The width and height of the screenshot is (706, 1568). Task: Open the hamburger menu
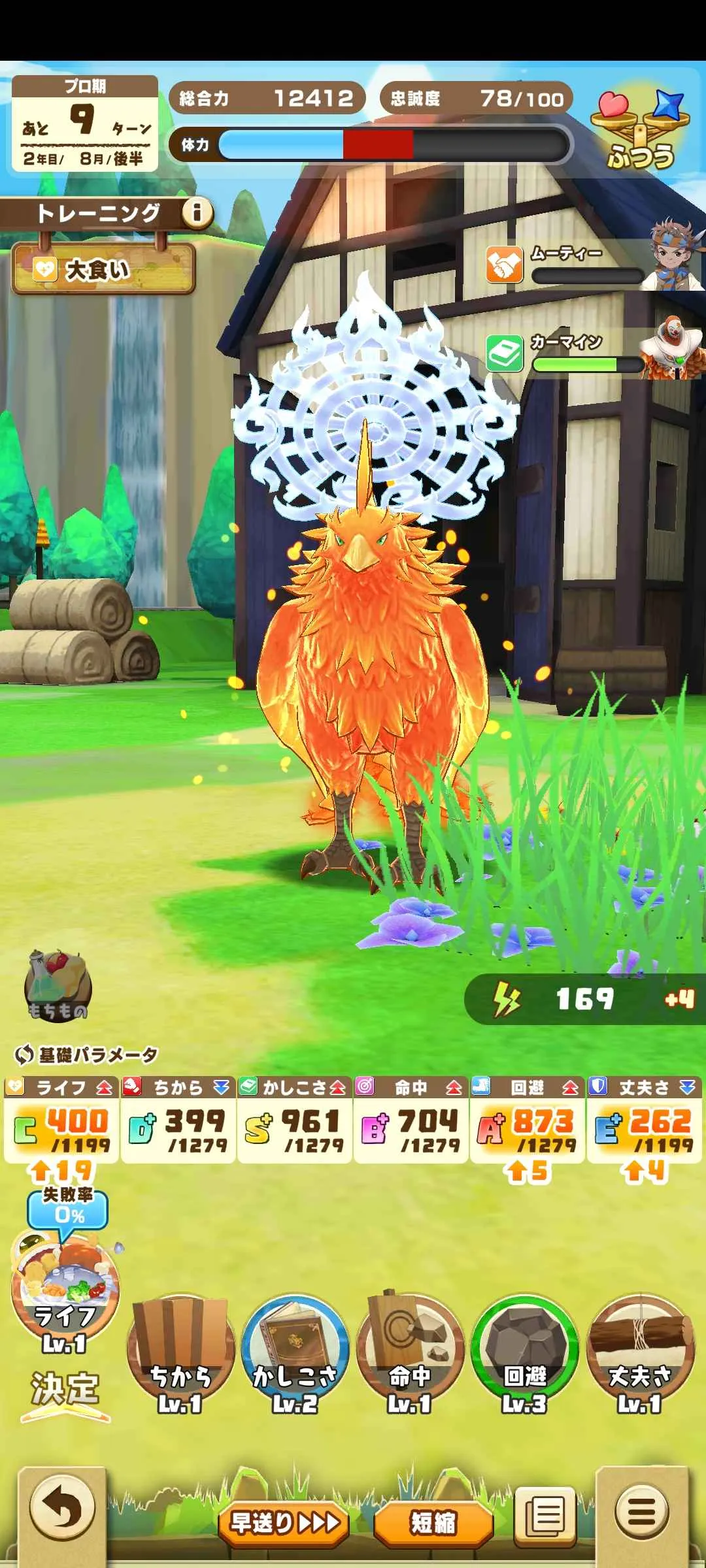pyautogui.click(x=642, y=1511)
